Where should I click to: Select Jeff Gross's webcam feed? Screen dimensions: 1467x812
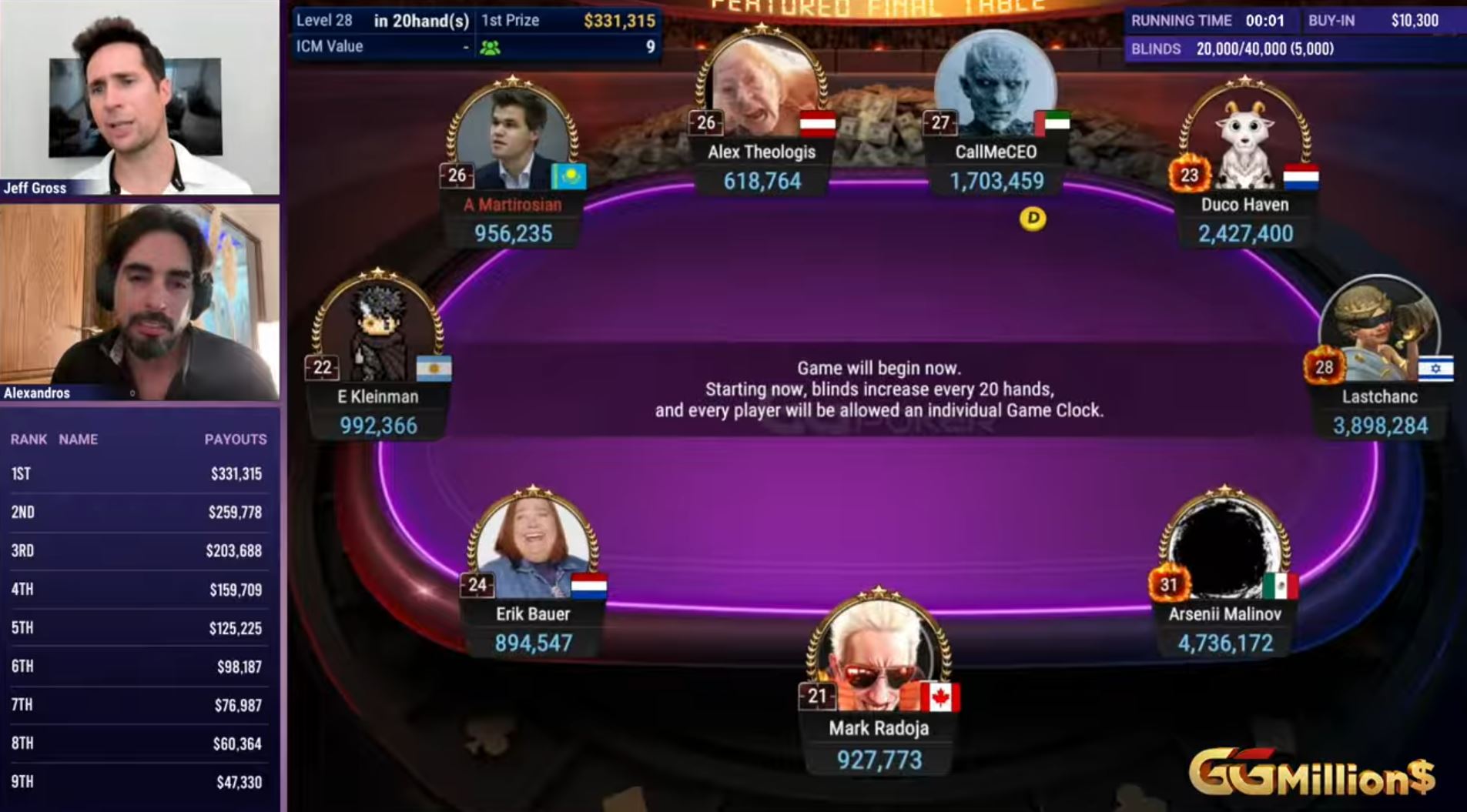click(139, 97)
